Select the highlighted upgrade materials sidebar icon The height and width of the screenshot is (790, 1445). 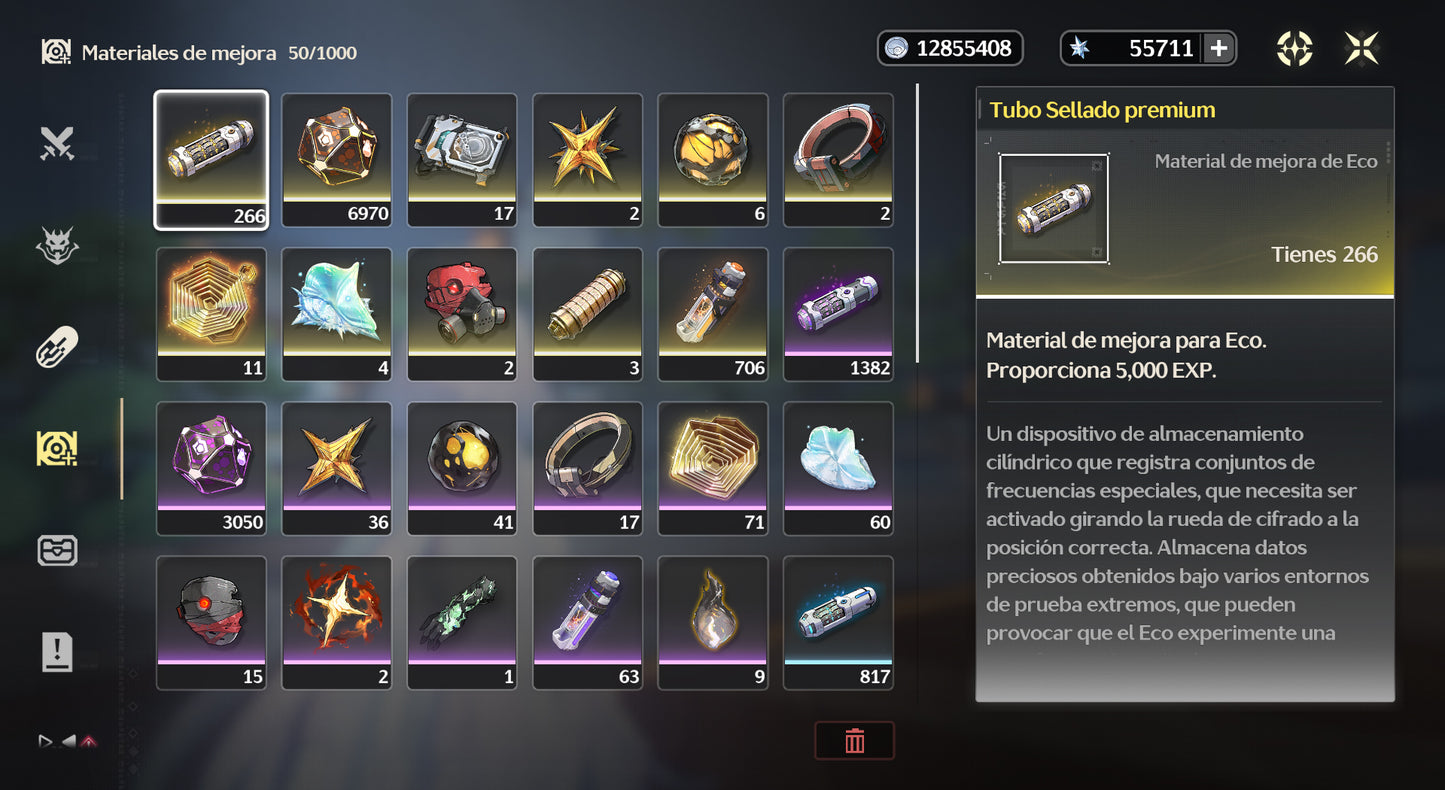click(x=57, y=447)
